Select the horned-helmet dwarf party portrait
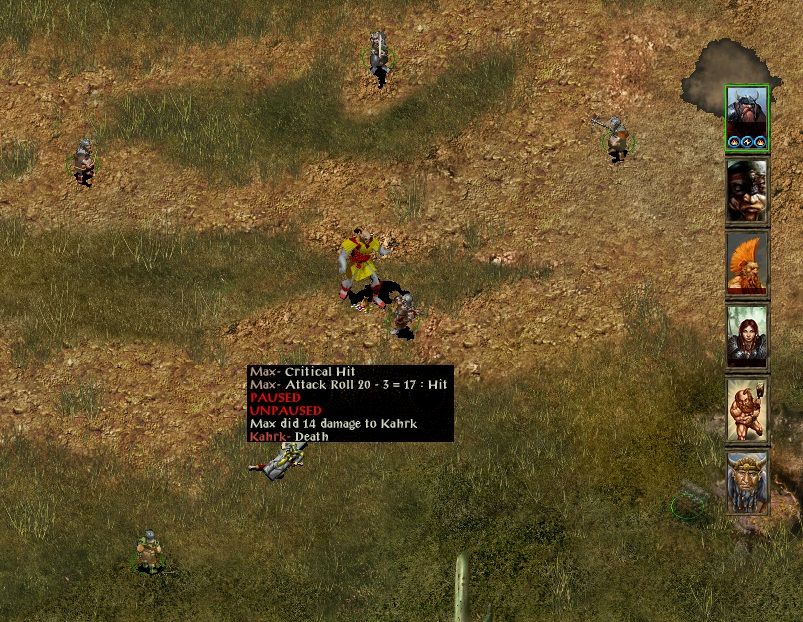The width and height of the screenshot is (803, 622). click(746, 117)
